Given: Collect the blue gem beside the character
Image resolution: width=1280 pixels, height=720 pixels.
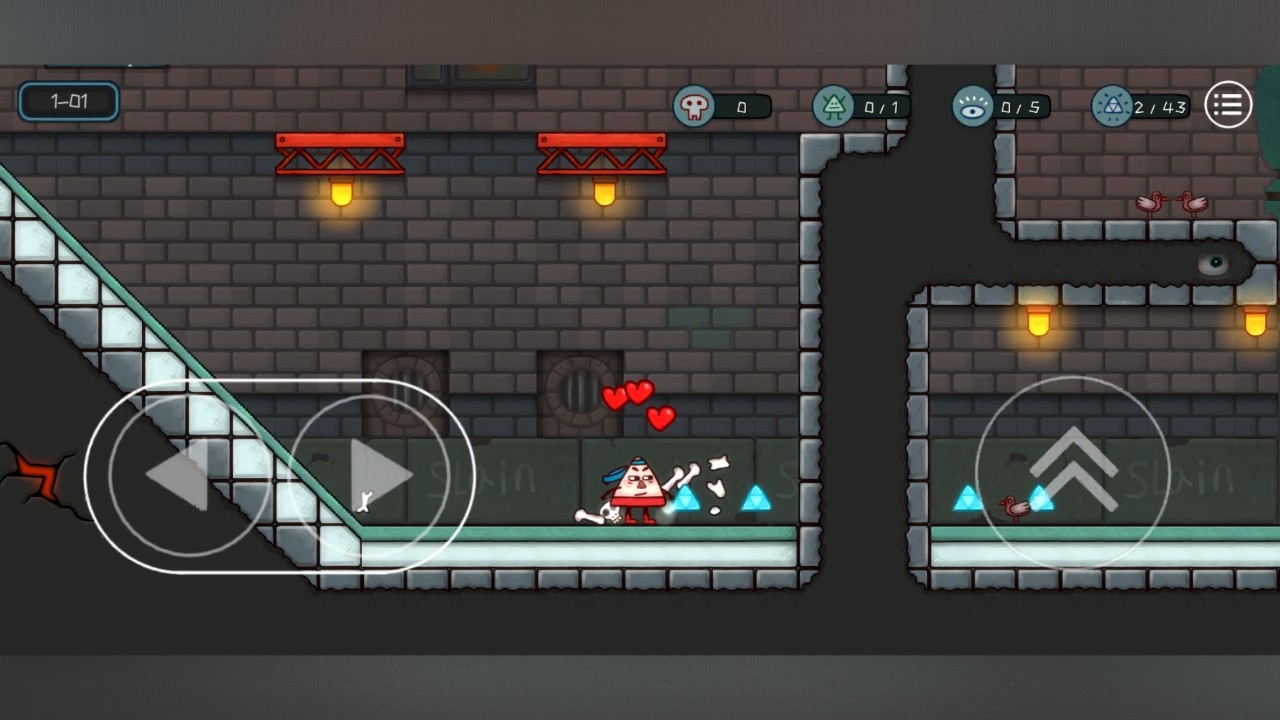Looking at the screenshot, I should pyautogui.click(x=686, y=500).
